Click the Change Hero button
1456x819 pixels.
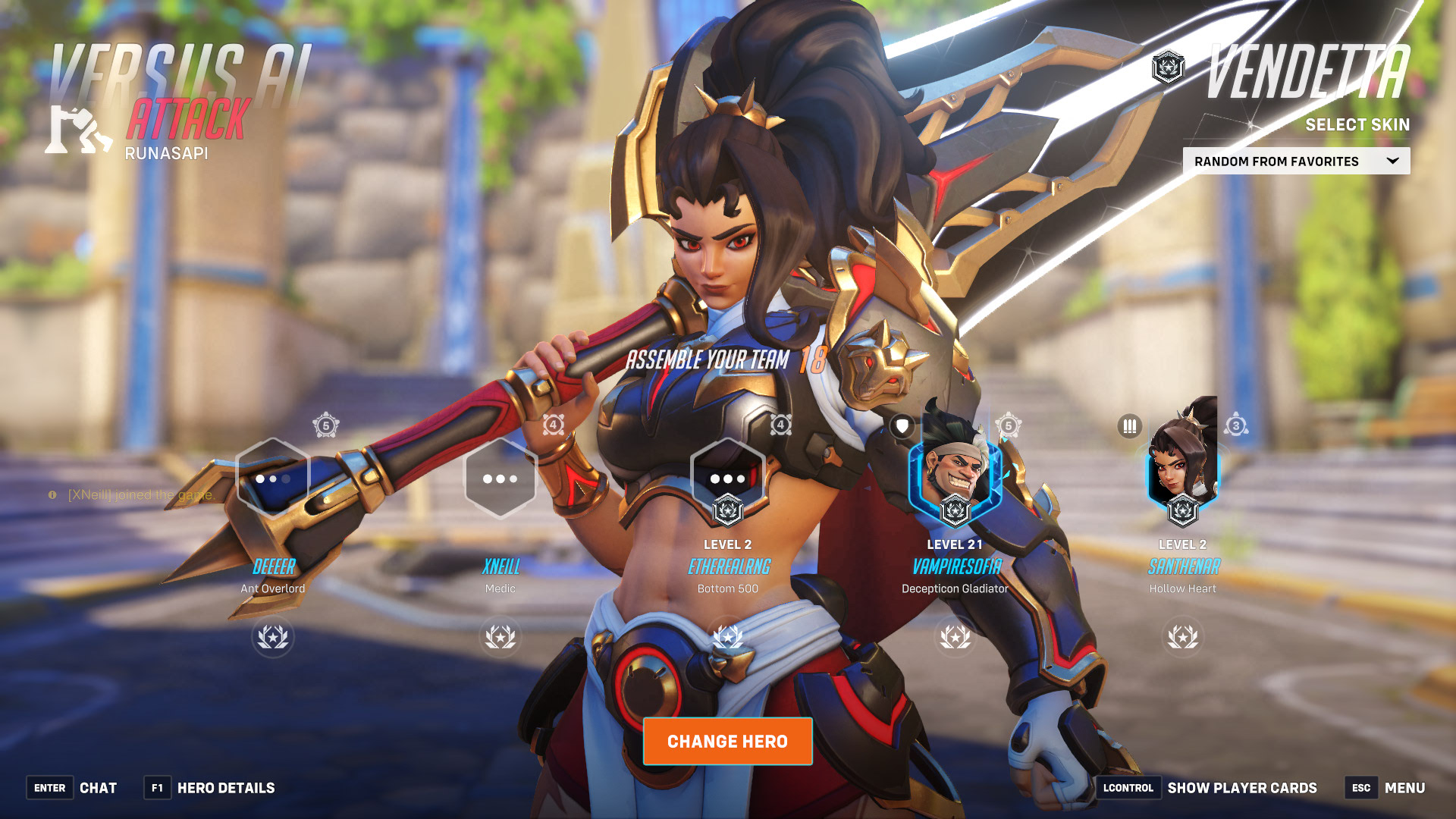(727, 741)
